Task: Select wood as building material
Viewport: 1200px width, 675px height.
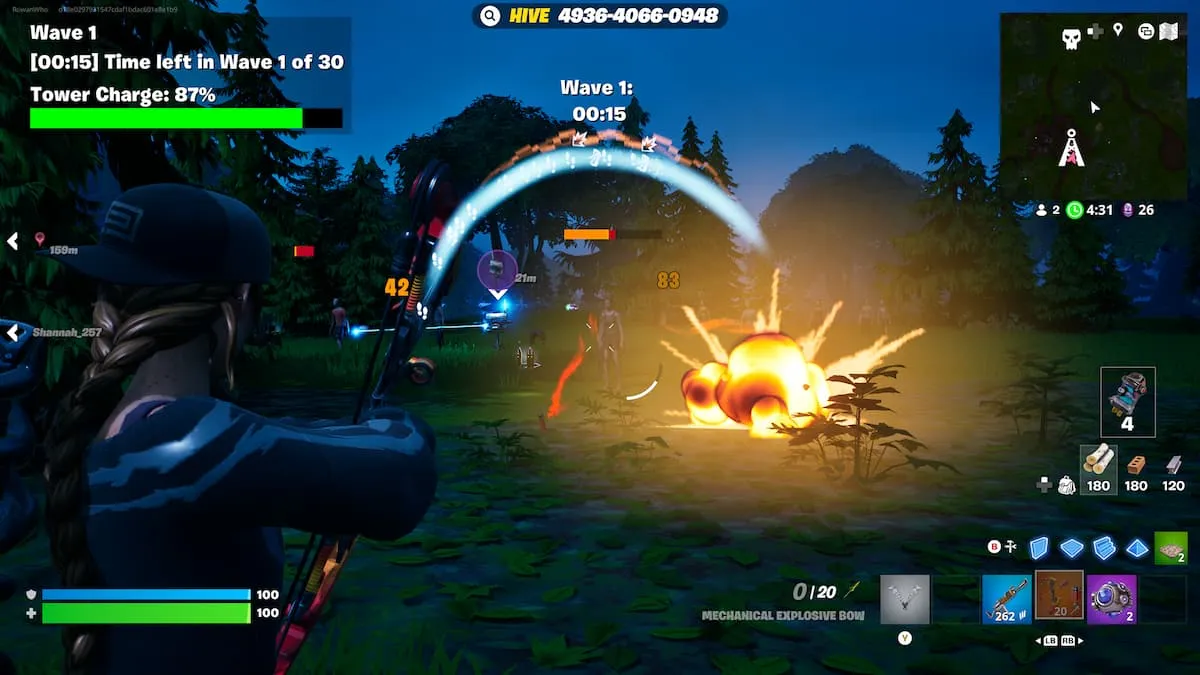Action: pos(1098,463)
